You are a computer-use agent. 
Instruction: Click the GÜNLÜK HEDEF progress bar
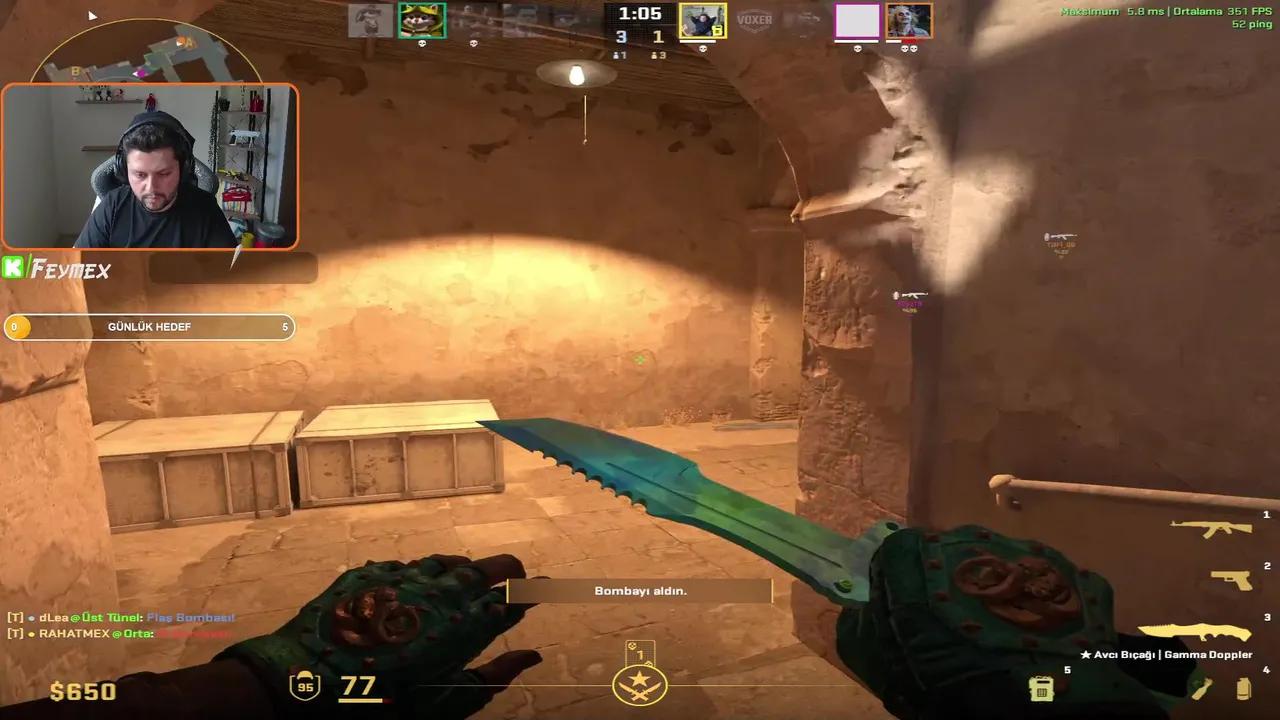coord(150,326)
